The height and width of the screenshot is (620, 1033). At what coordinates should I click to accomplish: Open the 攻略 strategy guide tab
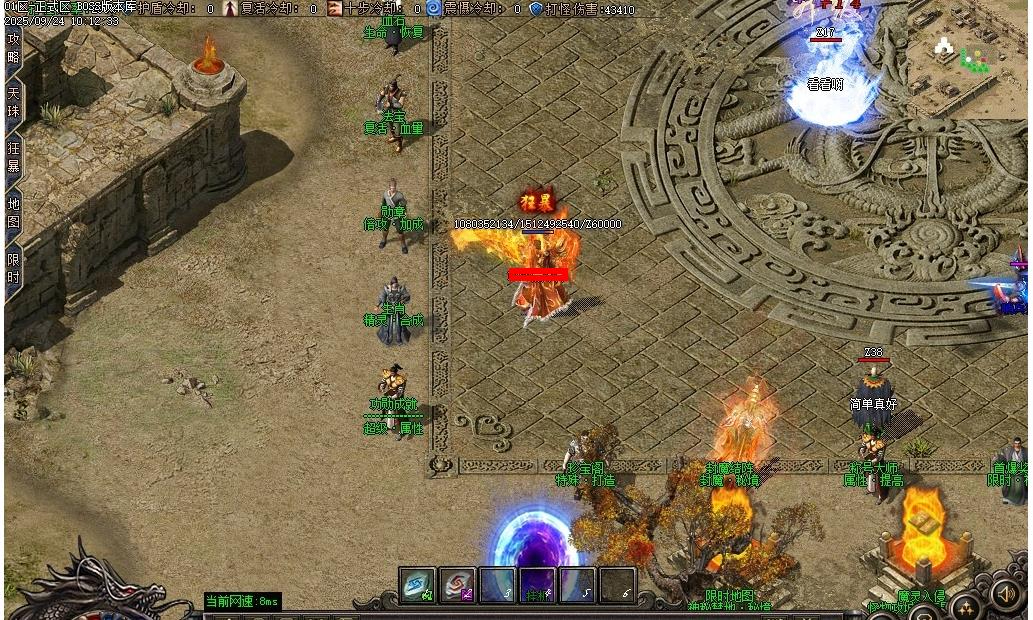pyautogui.click(x=14, y=47)
